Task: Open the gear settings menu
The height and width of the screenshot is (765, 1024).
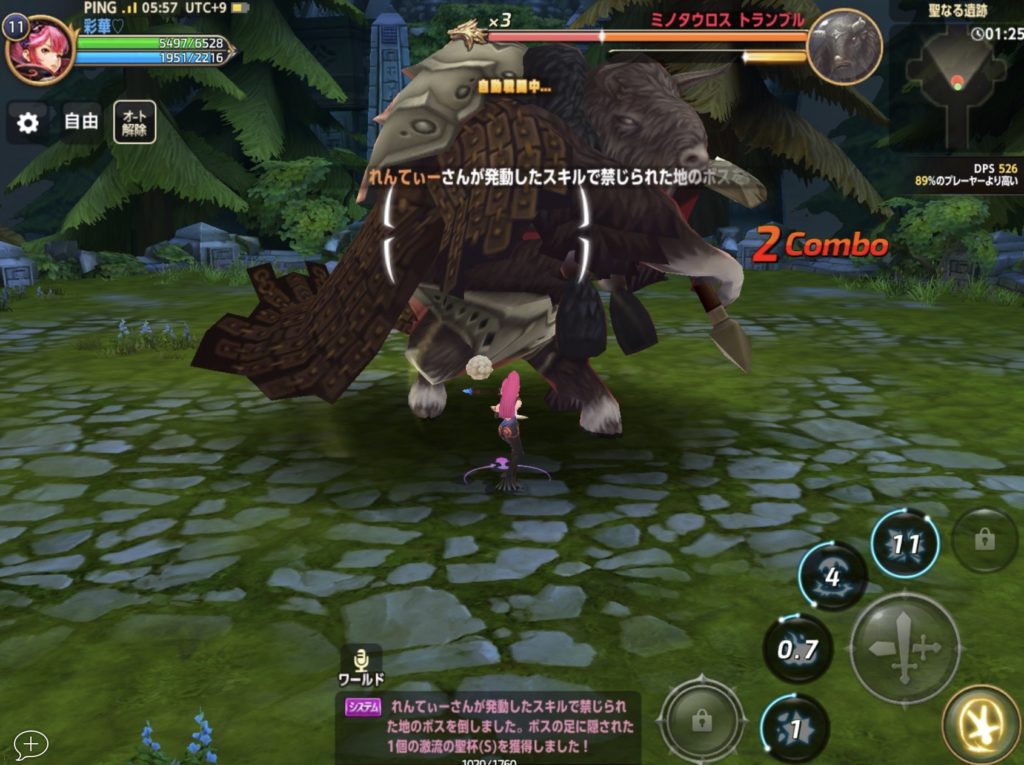Action: click(28, 123)
